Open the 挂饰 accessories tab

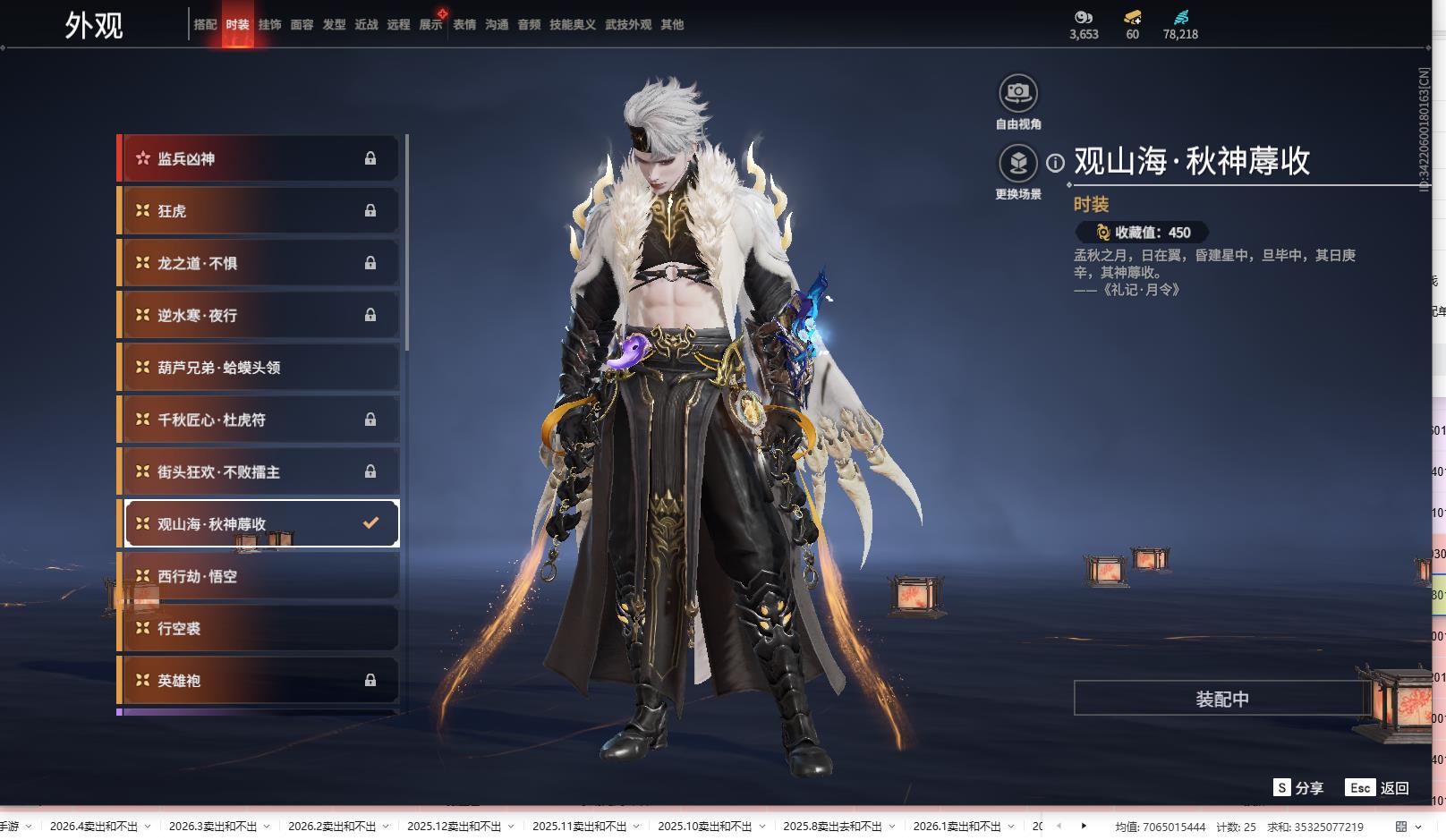[x=269, y=25]
